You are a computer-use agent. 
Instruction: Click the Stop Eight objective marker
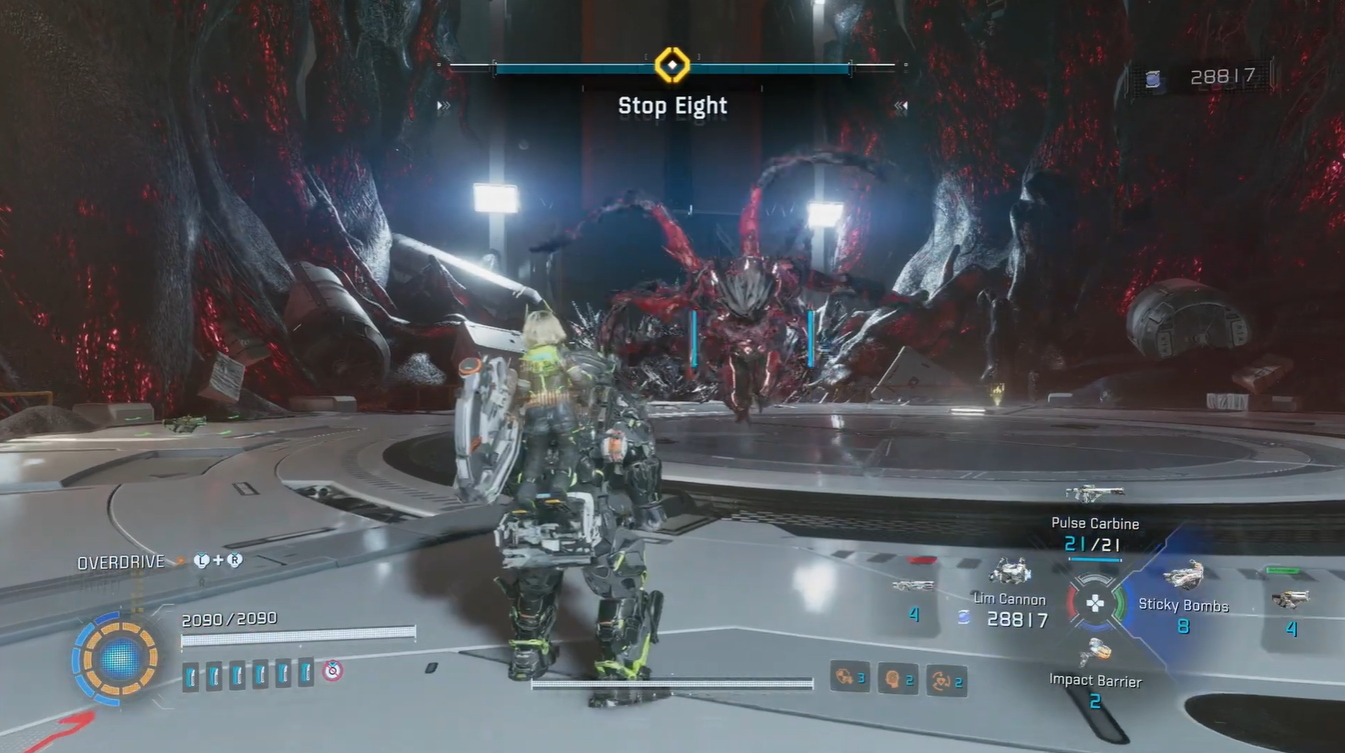pyautogui.click(x=672, y=66)
